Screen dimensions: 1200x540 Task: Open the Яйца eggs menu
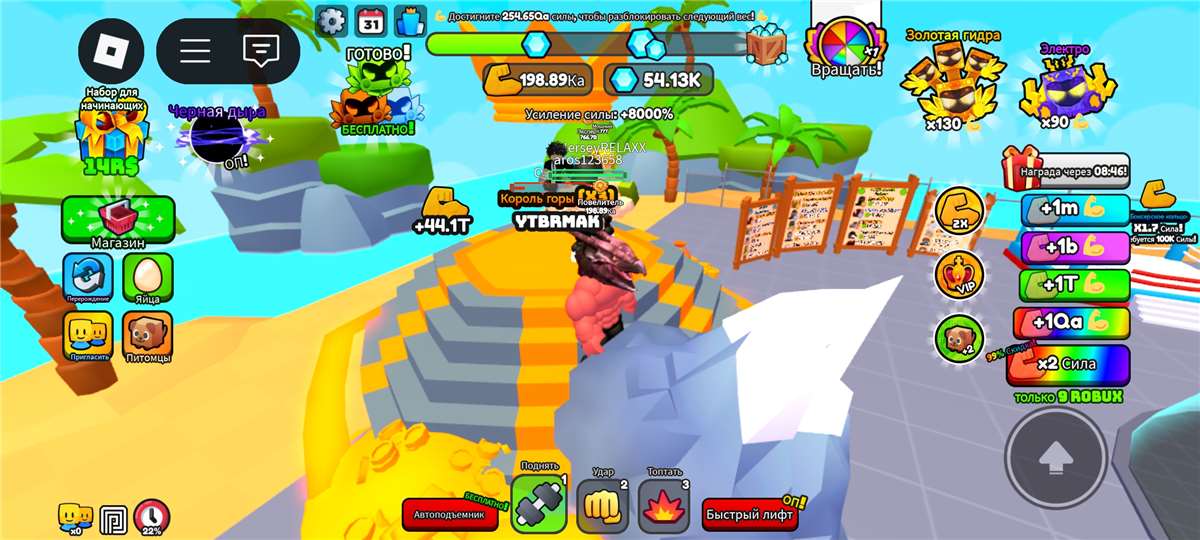[x=148, y=278]
